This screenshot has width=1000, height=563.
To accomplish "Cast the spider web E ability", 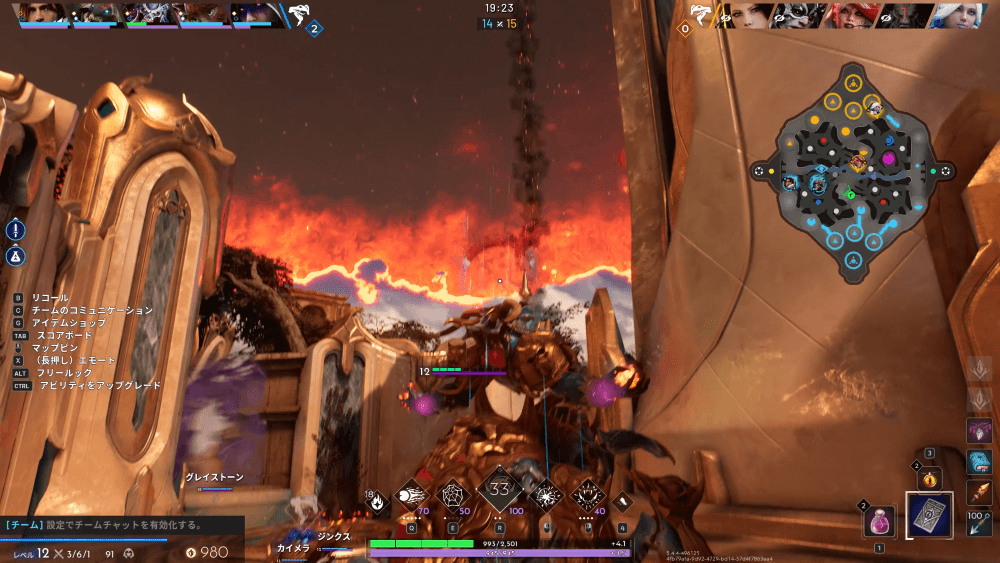I will (454, 494).
